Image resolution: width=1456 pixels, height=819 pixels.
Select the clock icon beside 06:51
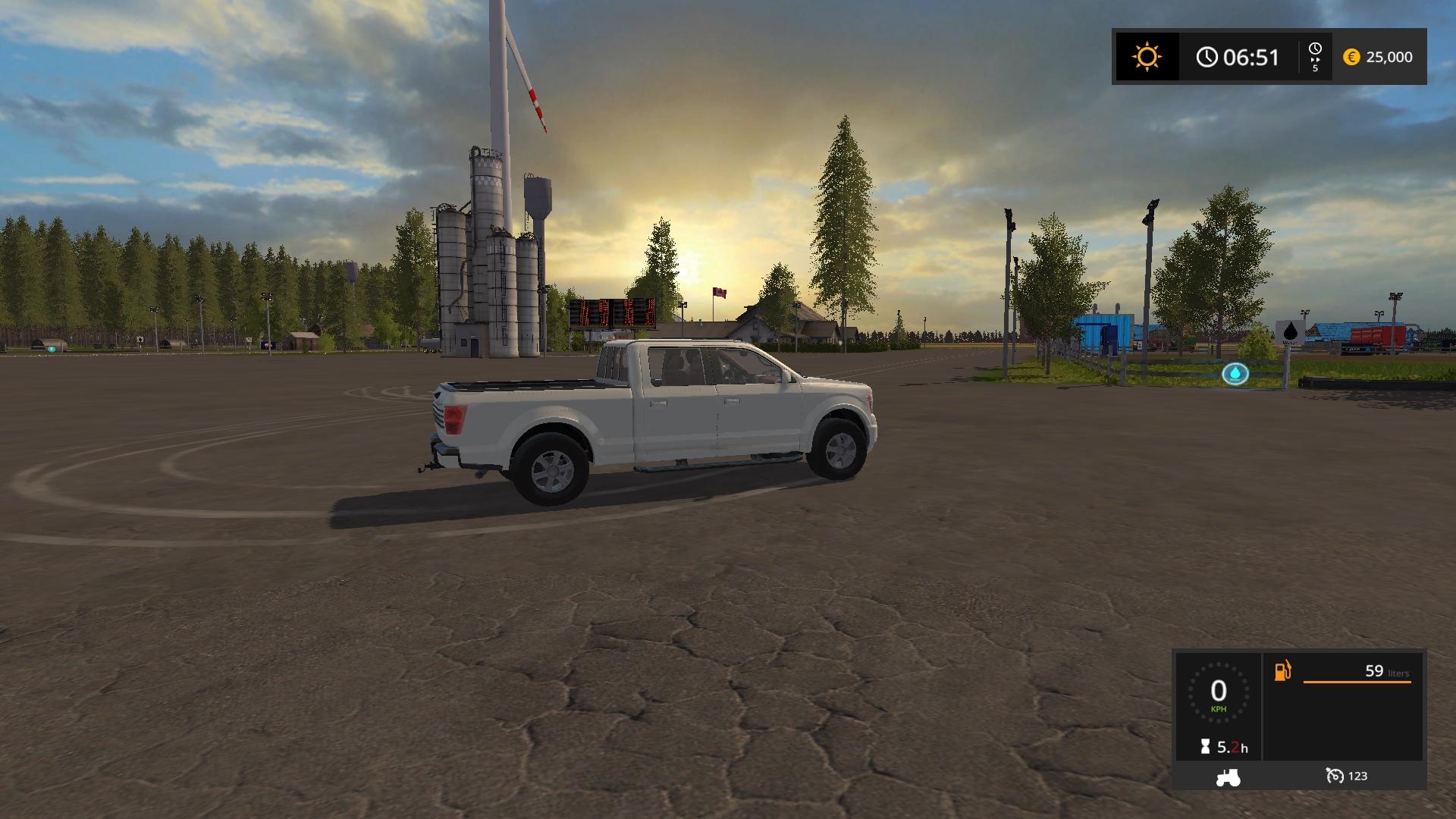1207,57
